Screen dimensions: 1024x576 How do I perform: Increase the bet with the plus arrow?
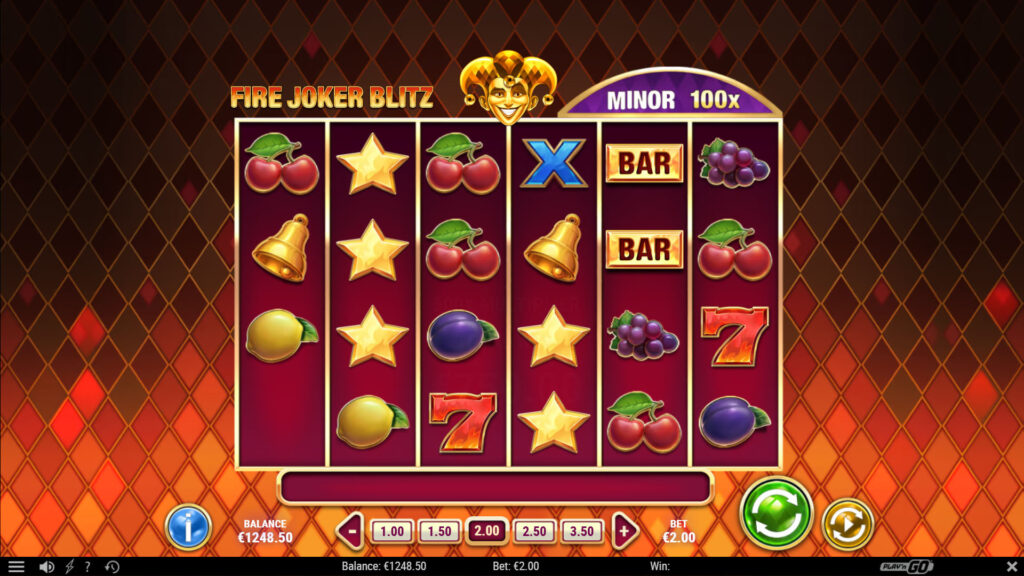click(626, 531)
